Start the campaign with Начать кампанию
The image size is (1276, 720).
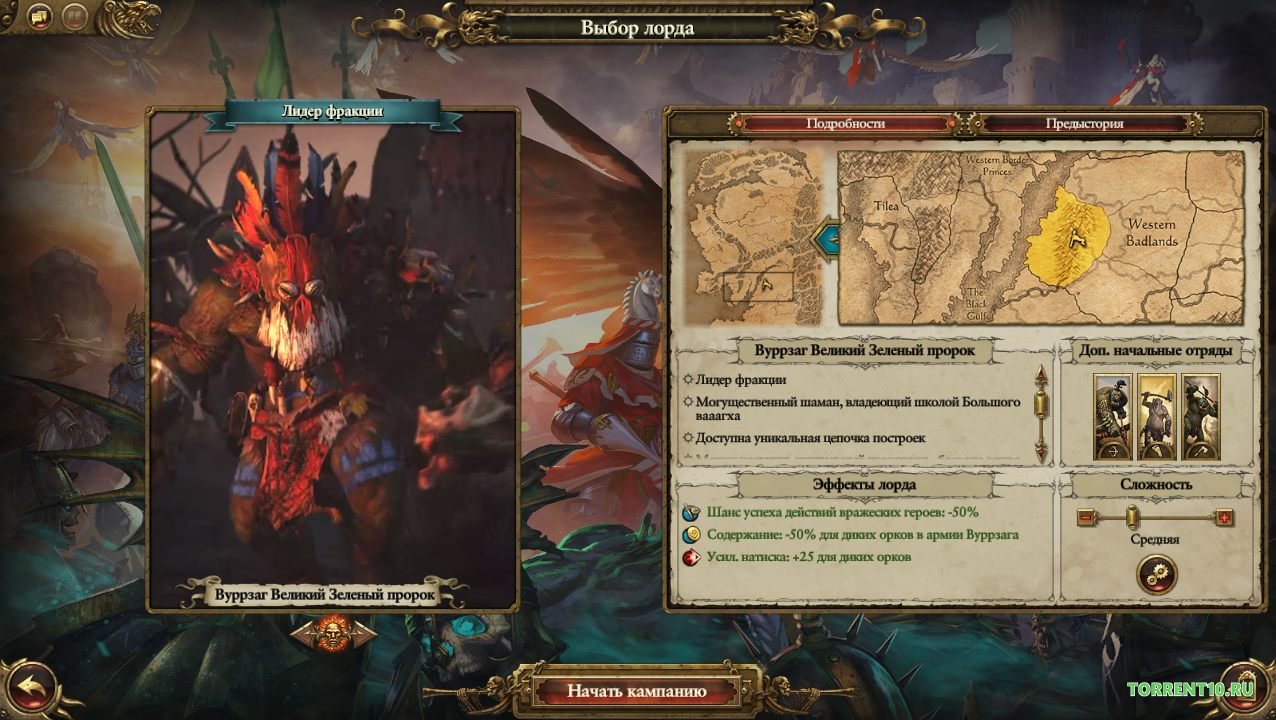click(637, 691)
